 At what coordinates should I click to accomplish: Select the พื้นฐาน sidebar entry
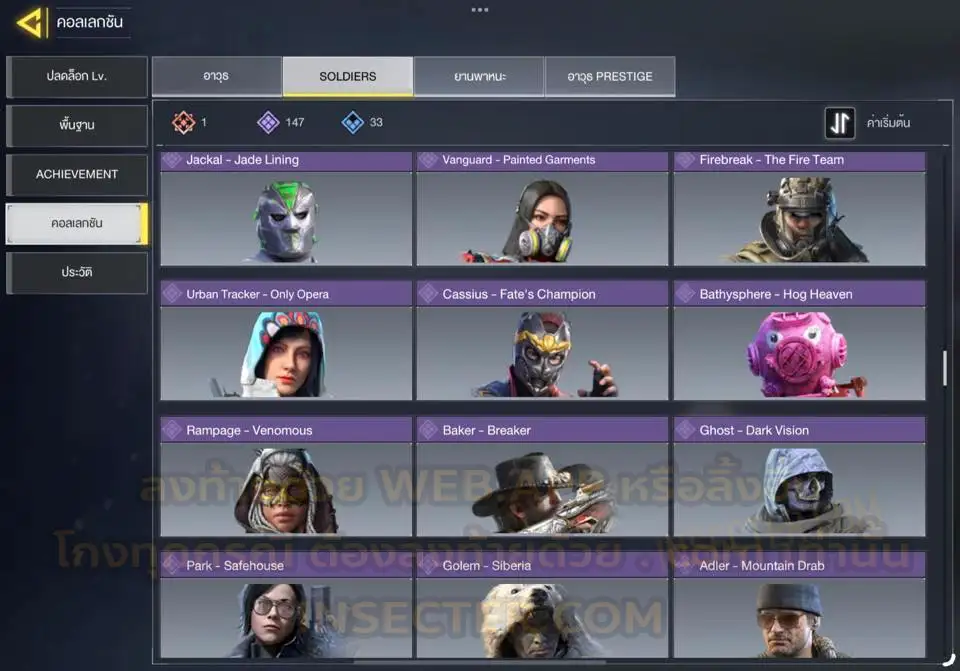click(x=77, y=126)
